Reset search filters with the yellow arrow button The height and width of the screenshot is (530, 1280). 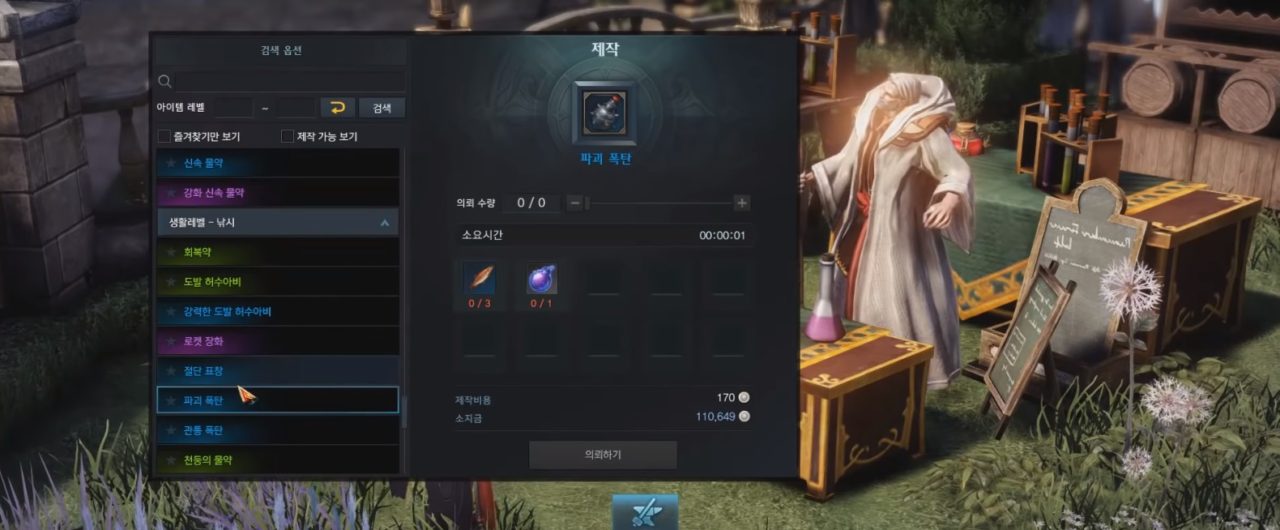(x=338, y=107)
